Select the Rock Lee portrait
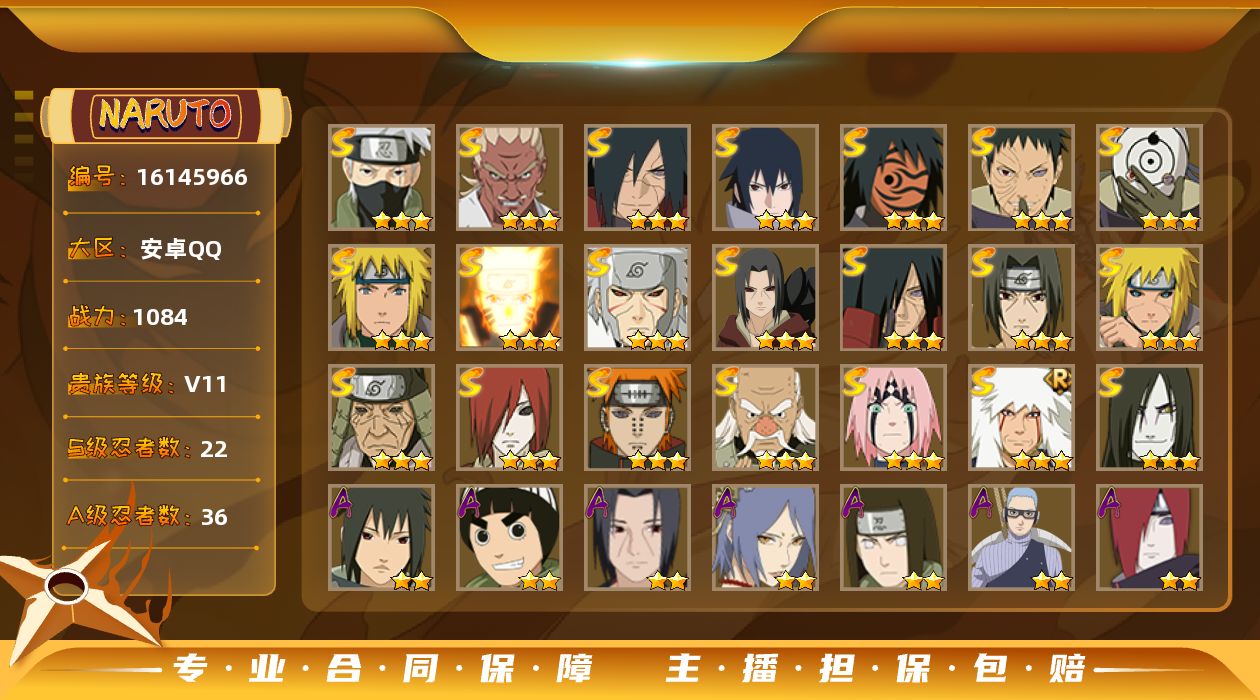The width and height of the screenshot is (1260, 700). click(x=509, y=537)
